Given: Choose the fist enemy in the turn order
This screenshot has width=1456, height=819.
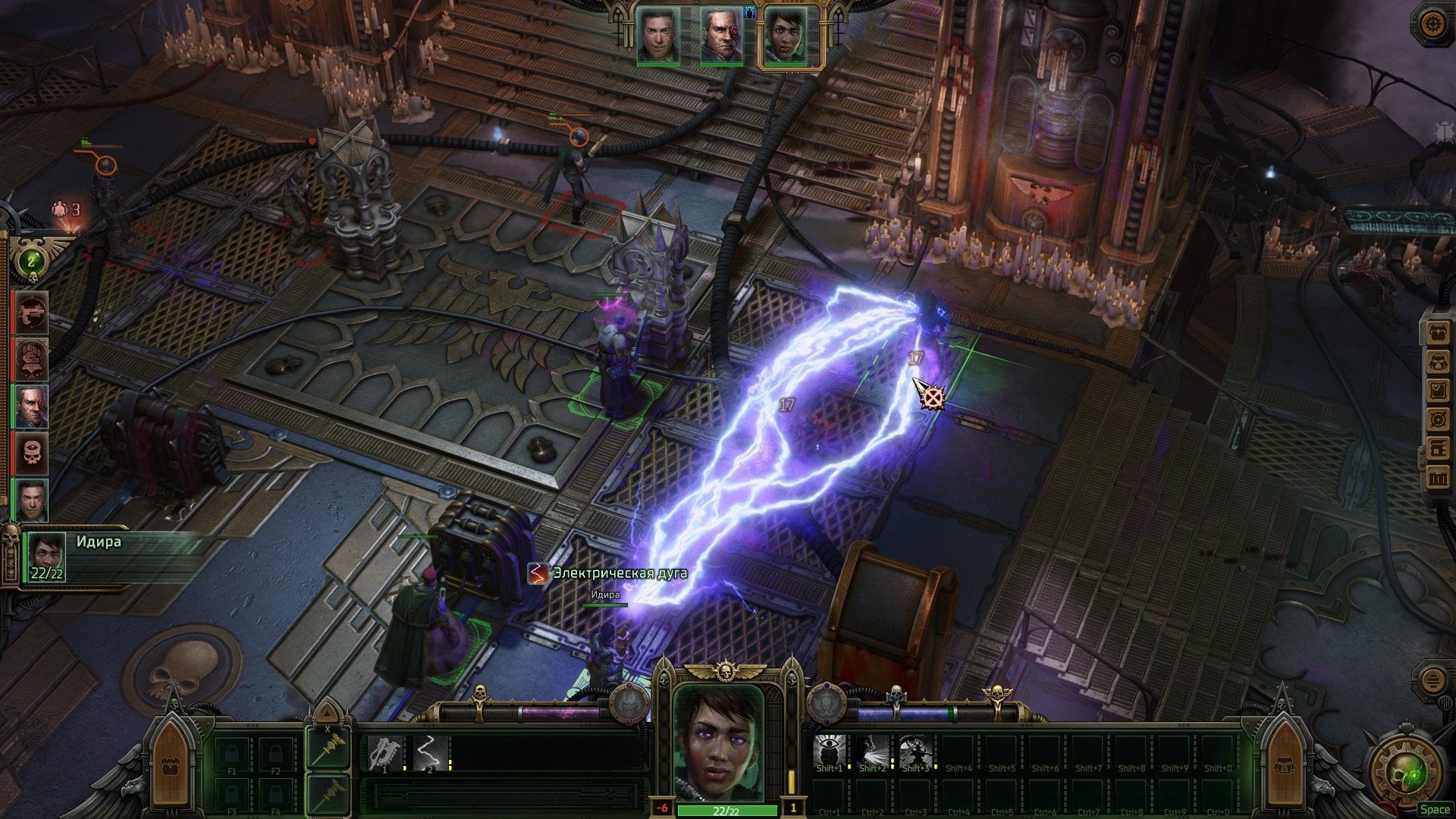Looking at the screenshot, I should coord(32,359).
